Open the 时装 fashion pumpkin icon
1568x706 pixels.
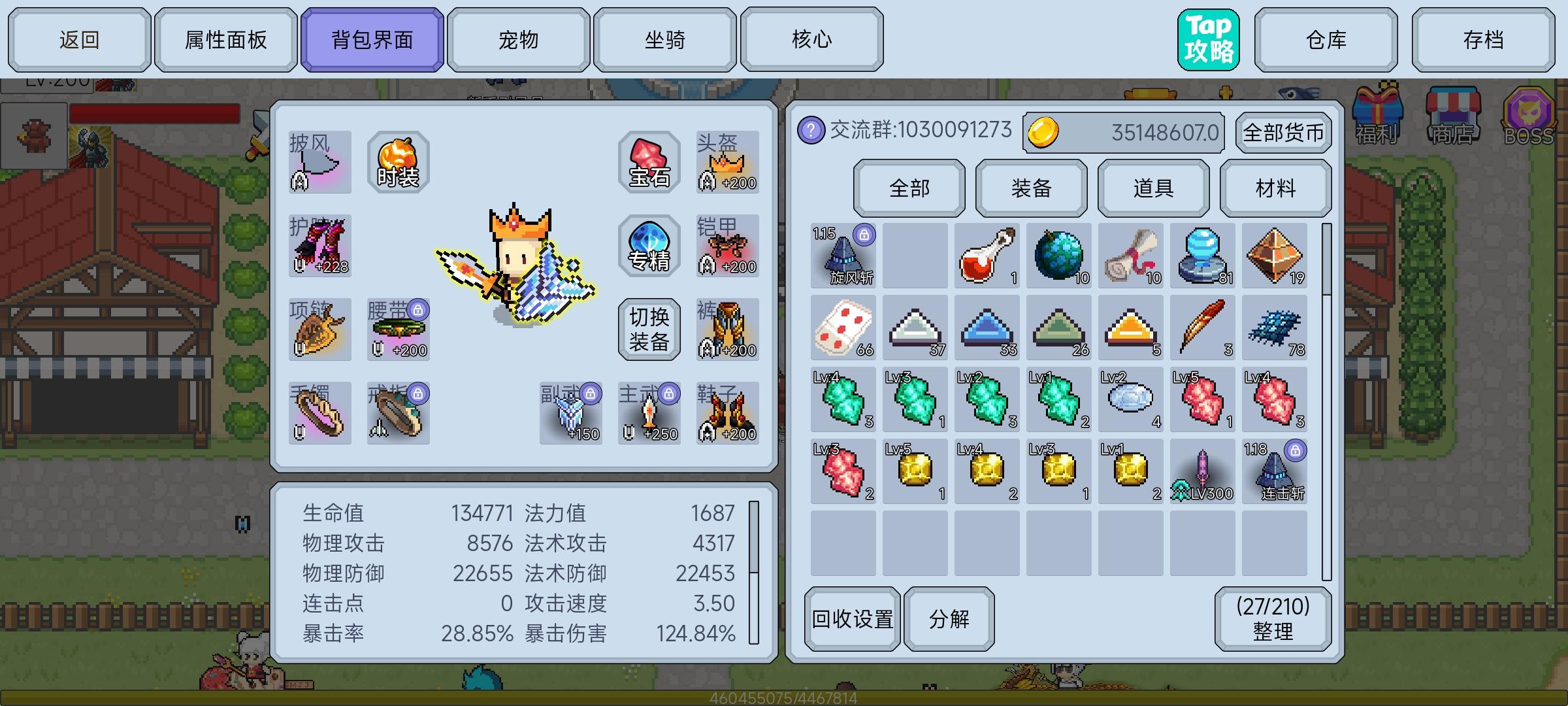coord(397,160)
